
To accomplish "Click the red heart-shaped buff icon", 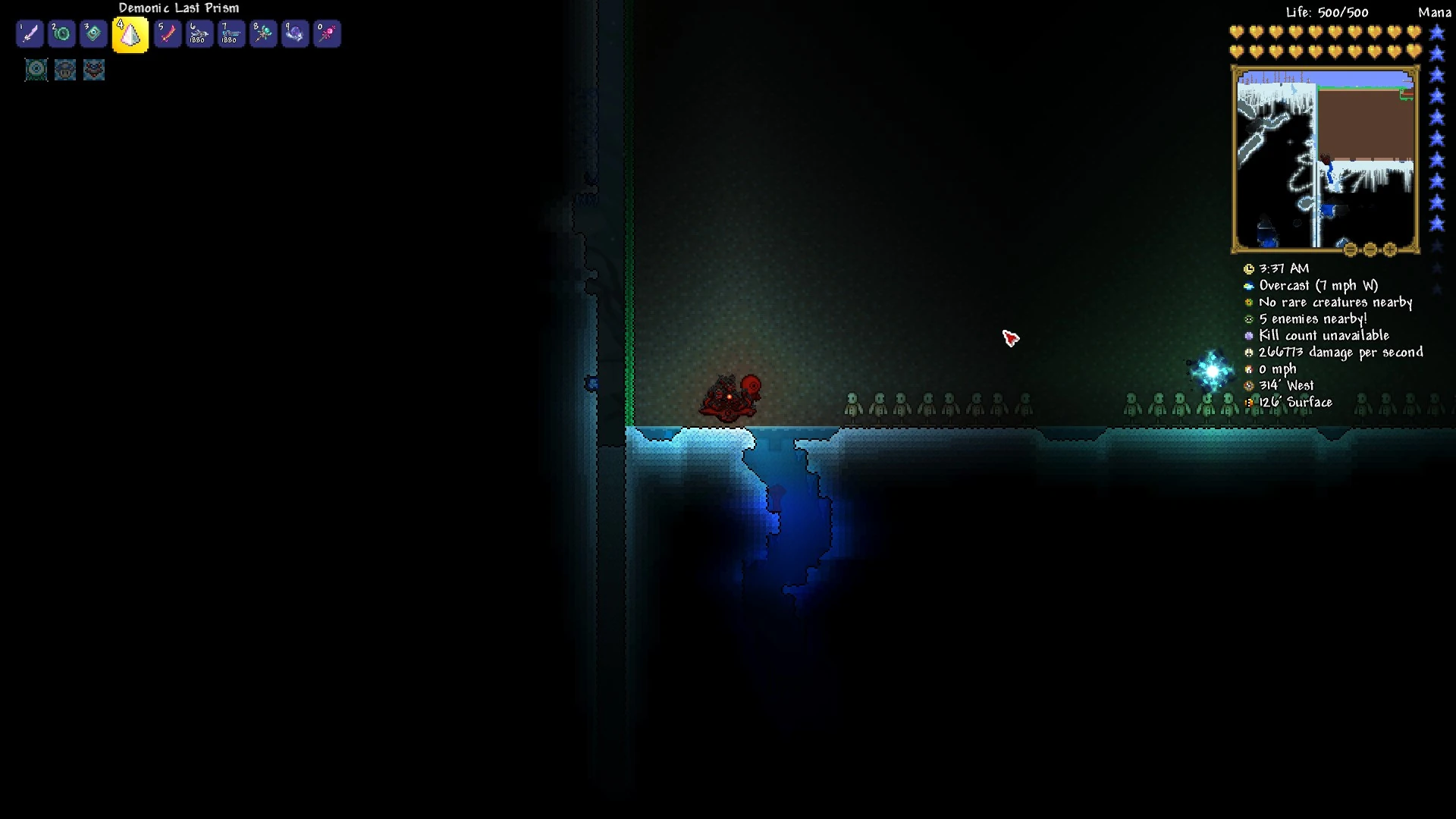I will coord(94,70).
